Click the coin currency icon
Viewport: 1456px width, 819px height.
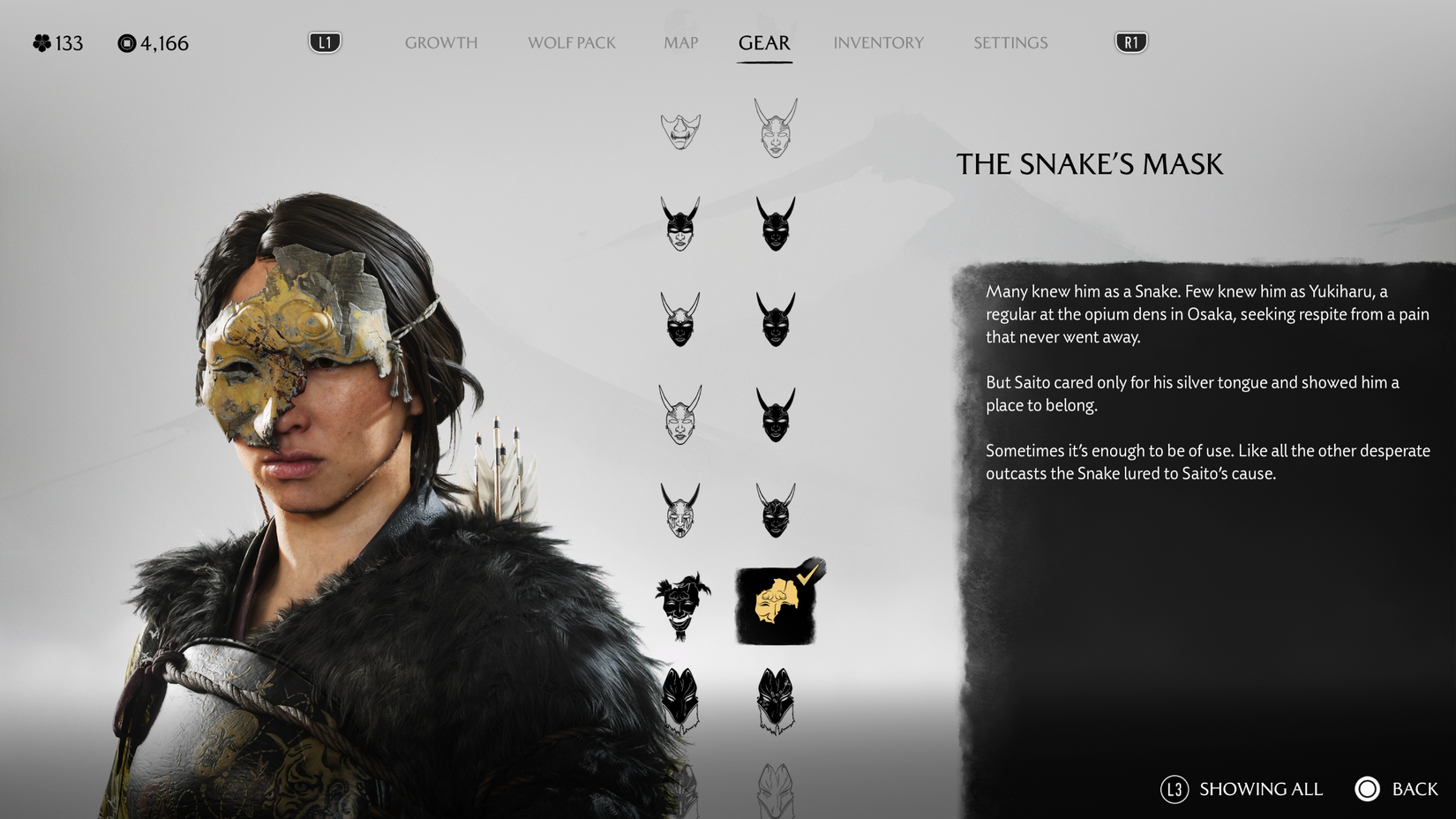pos(126,42)
